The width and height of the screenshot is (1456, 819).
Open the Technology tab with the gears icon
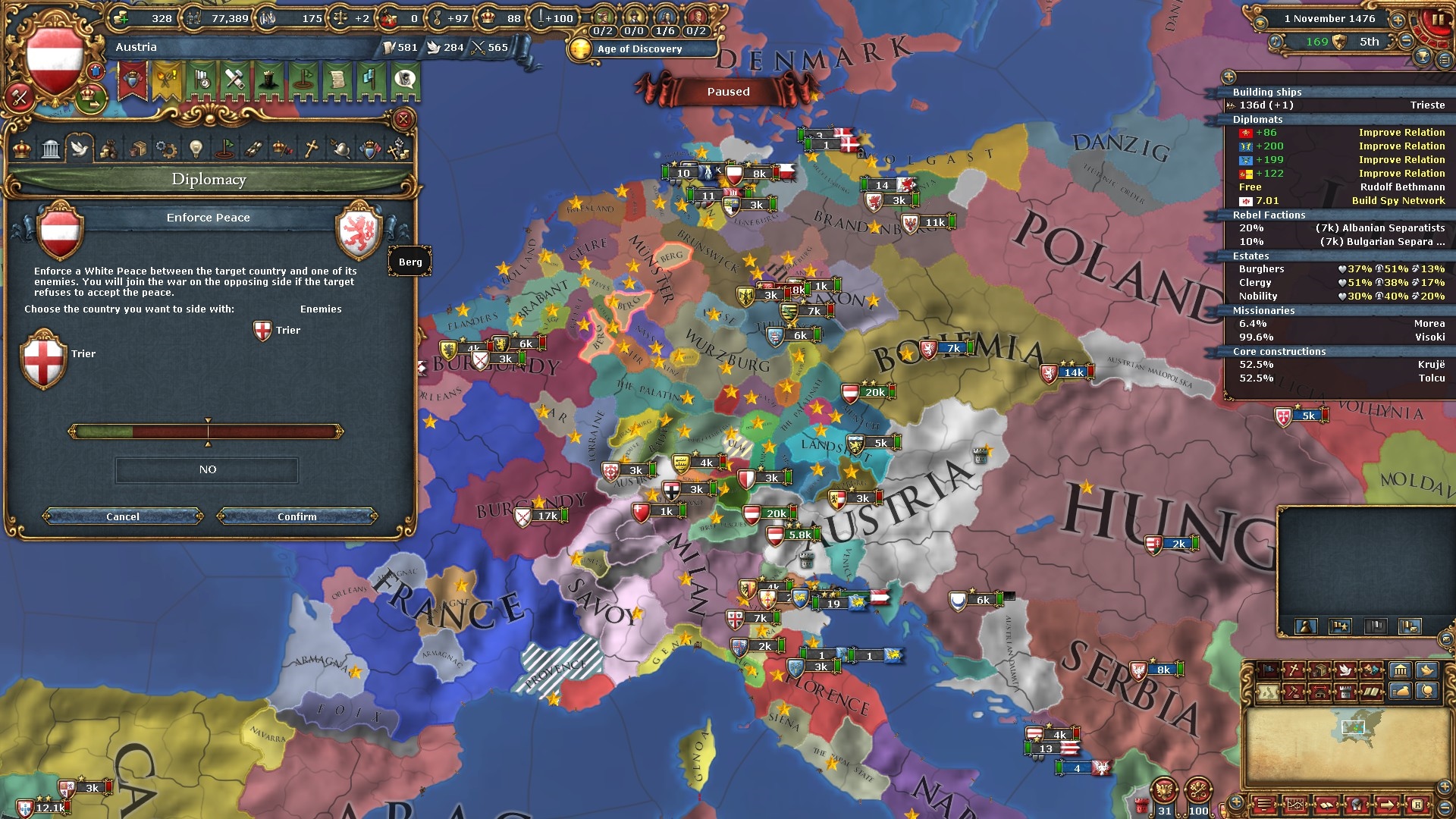coord(166,149)
